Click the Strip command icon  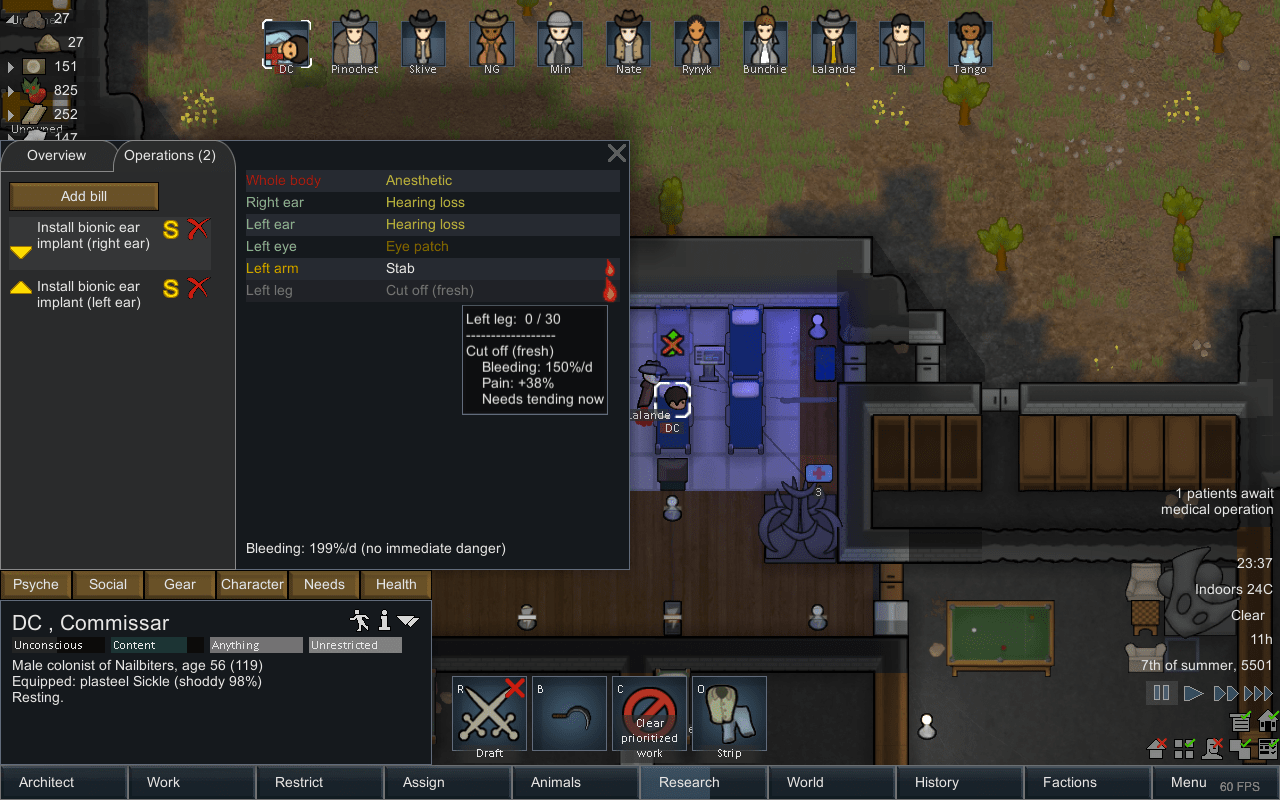point(729,713)
